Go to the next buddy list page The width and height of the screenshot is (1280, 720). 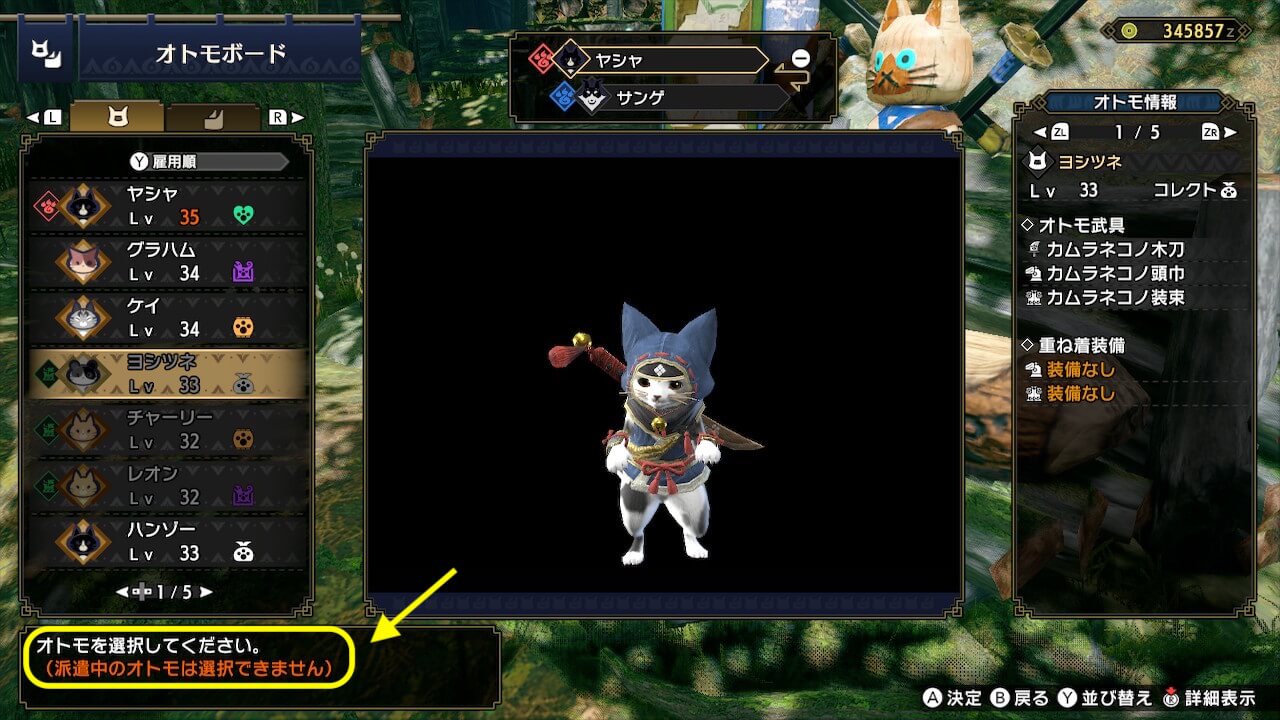(x=207, y=592)
